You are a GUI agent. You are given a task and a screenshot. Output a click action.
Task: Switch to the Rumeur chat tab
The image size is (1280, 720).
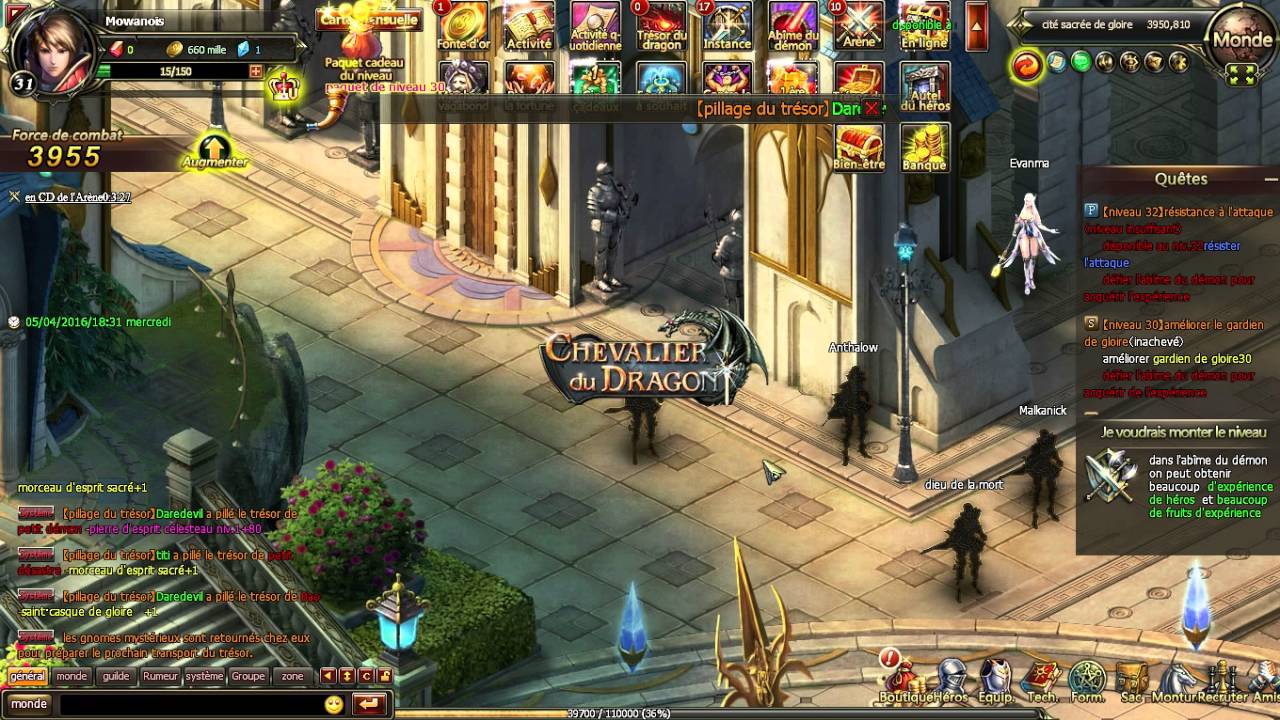pyautogui.click(x=163, y=676)
